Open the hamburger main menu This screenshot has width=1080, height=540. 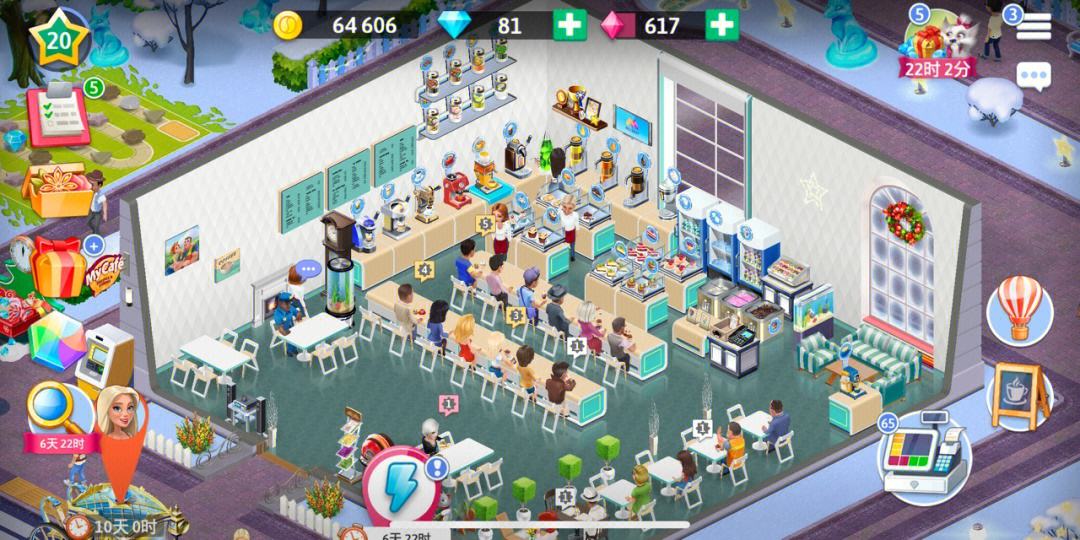tap(1033, 28)
